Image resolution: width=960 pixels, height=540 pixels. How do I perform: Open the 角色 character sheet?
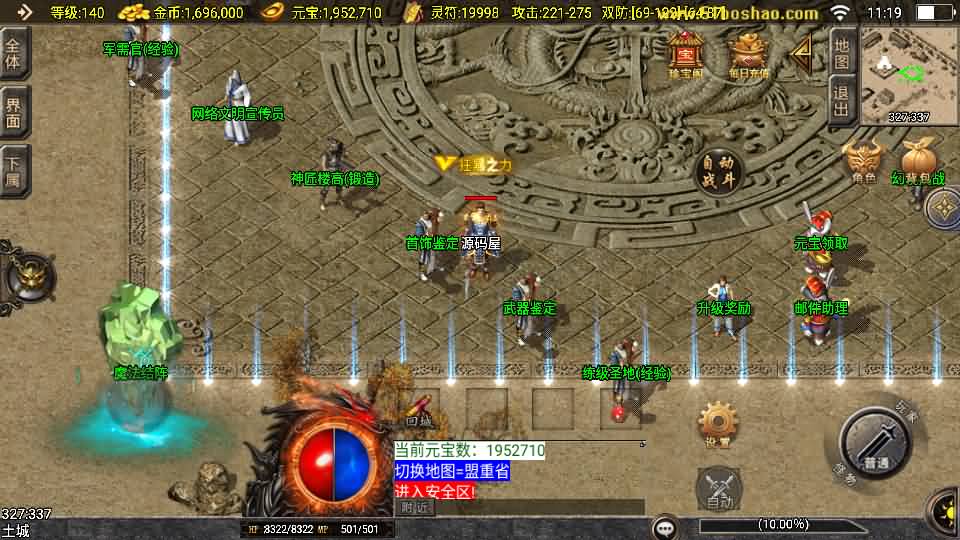click(x=864, y=160)
